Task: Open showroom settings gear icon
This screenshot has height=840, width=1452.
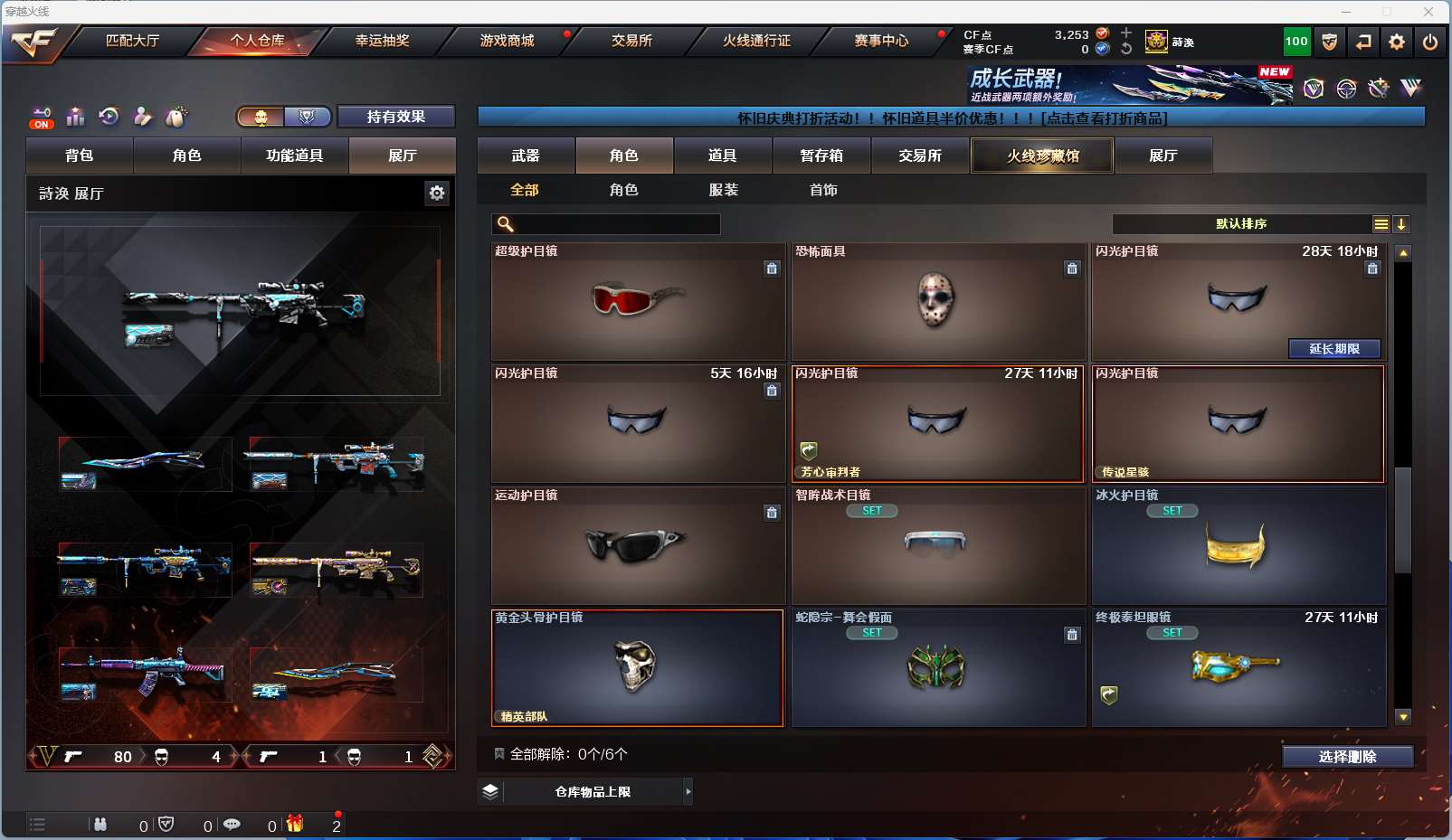Action: 437,193
